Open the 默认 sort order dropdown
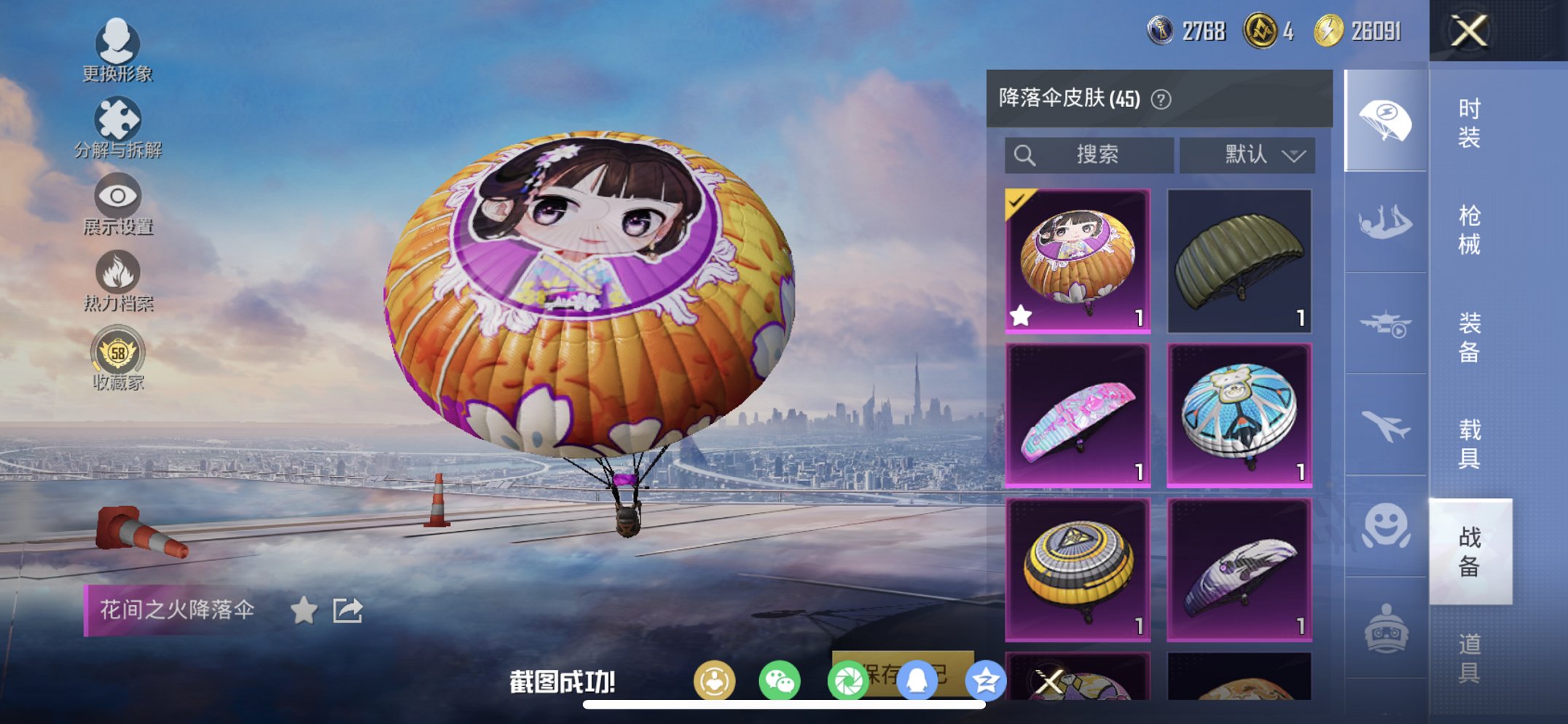1568x724 pixels. pyautogui.click(x=1247, y=154)
